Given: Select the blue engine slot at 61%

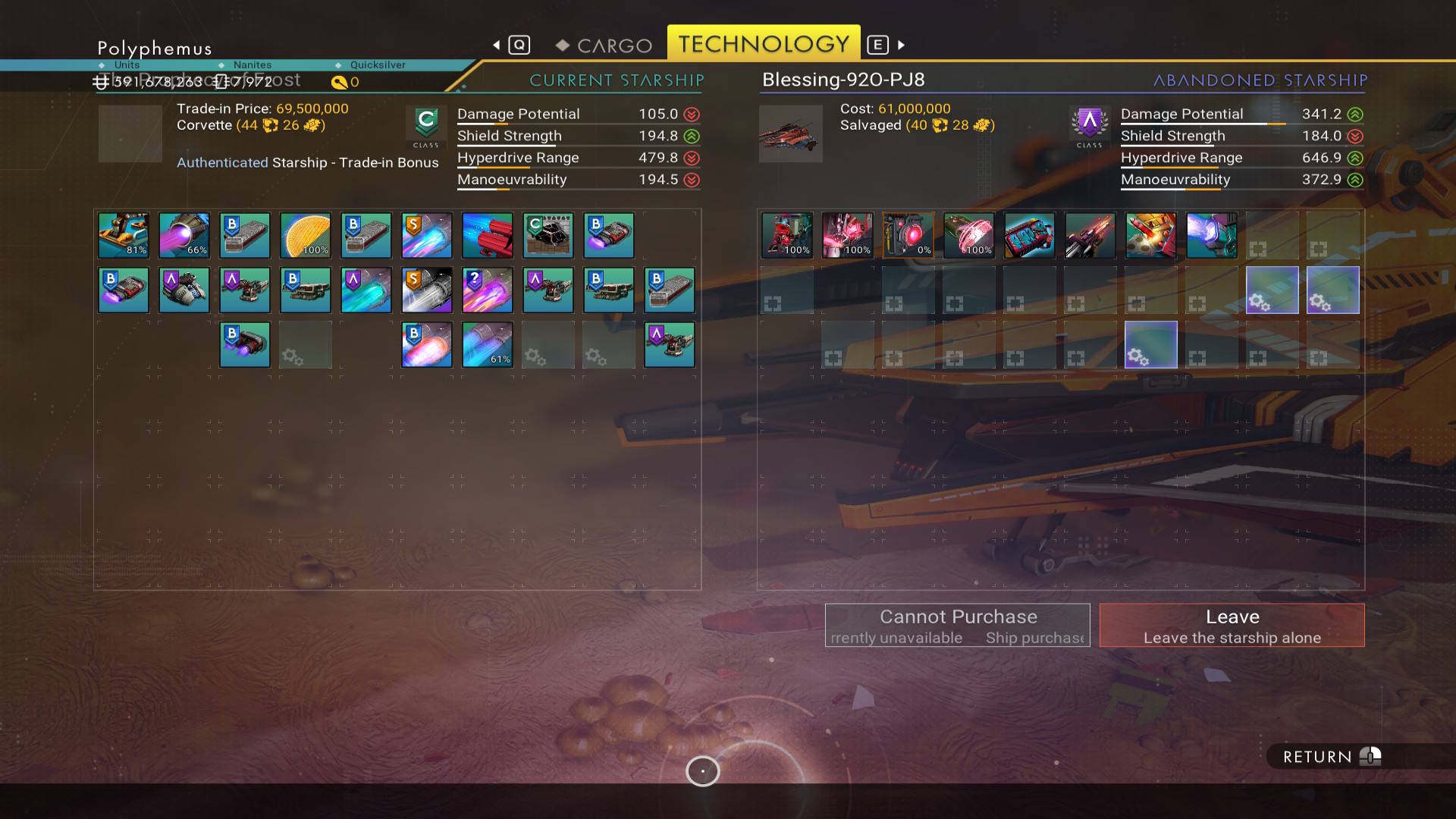Looking at the screenshot, I should (488, 344).
